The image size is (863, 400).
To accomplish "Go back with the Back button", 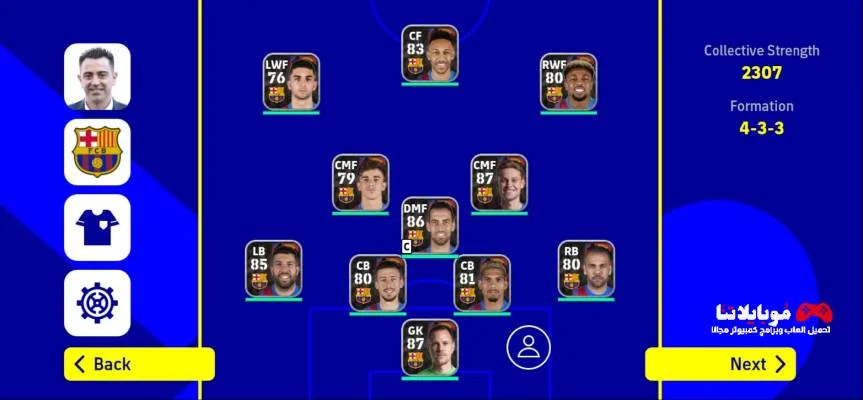I will pyautogui.click(x=139, y=364).
